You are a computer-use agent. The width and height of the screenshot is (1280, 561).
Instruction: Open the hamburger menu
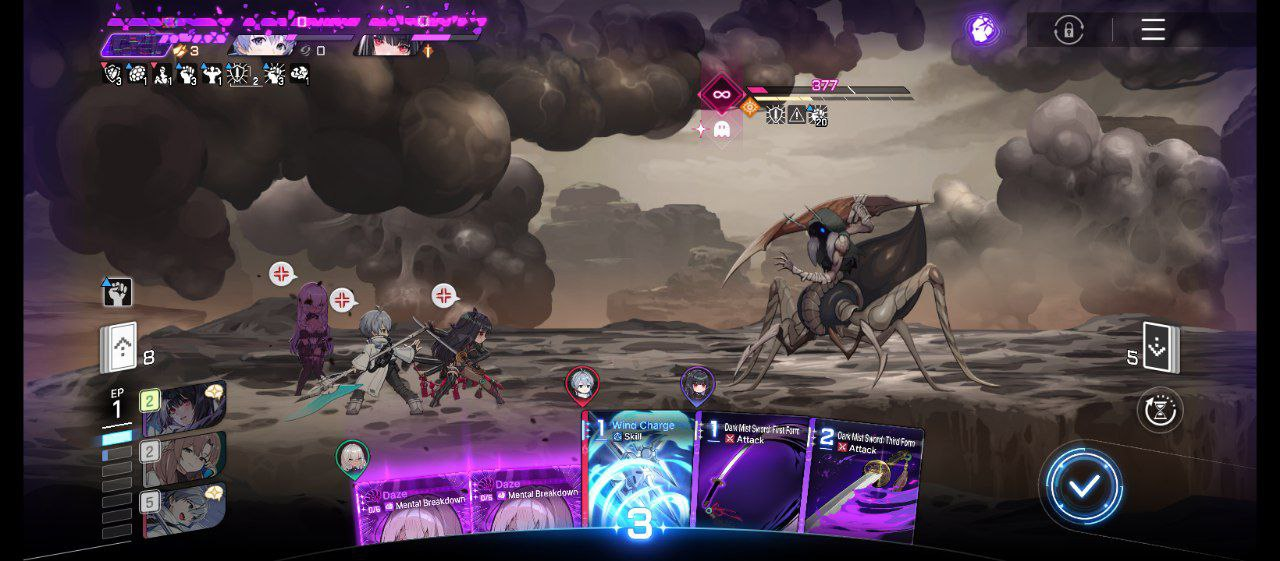(x=1153, y=30)
